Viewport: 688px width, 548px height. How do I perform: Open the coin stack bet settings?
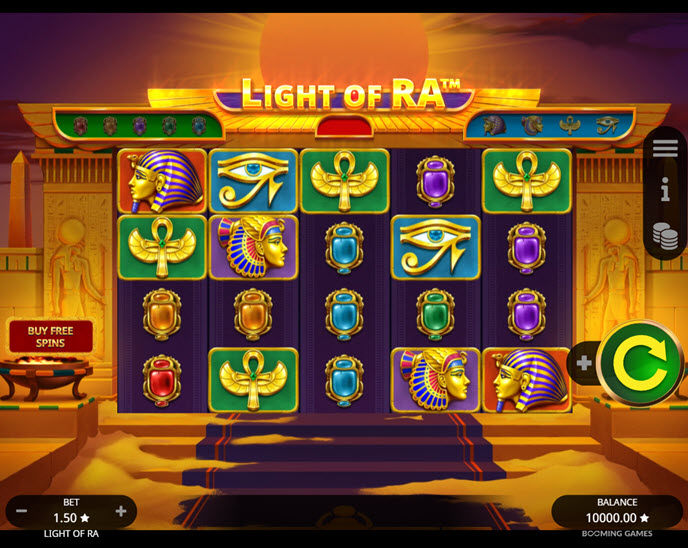coord(665,235)
